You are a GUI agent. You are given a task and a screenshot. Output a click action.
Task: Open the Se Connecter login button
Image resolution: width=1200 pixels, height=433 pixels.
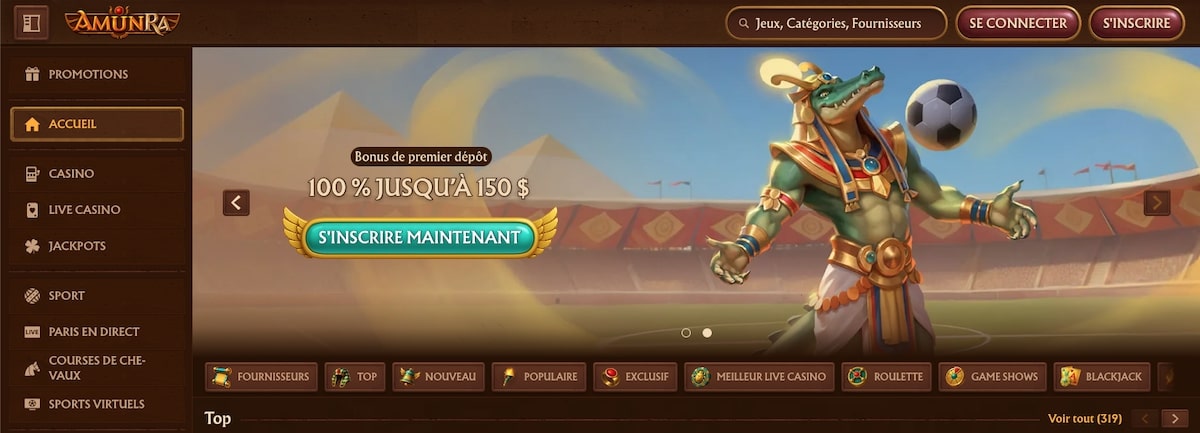tap(1018, 23)
